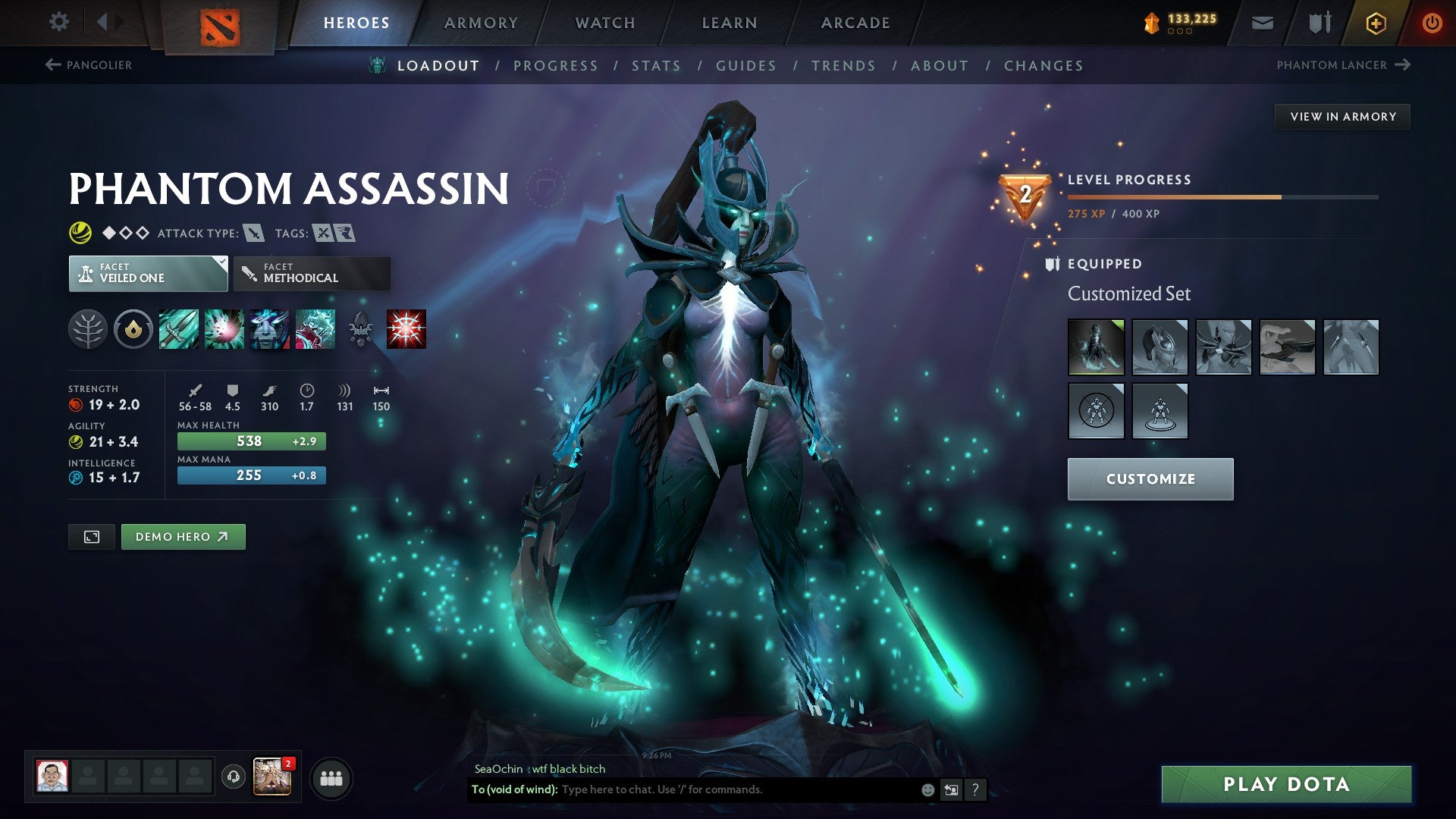Open the emoticon picker in chat
Viewport: 1456px width, 819px height.
click(927, 789)
